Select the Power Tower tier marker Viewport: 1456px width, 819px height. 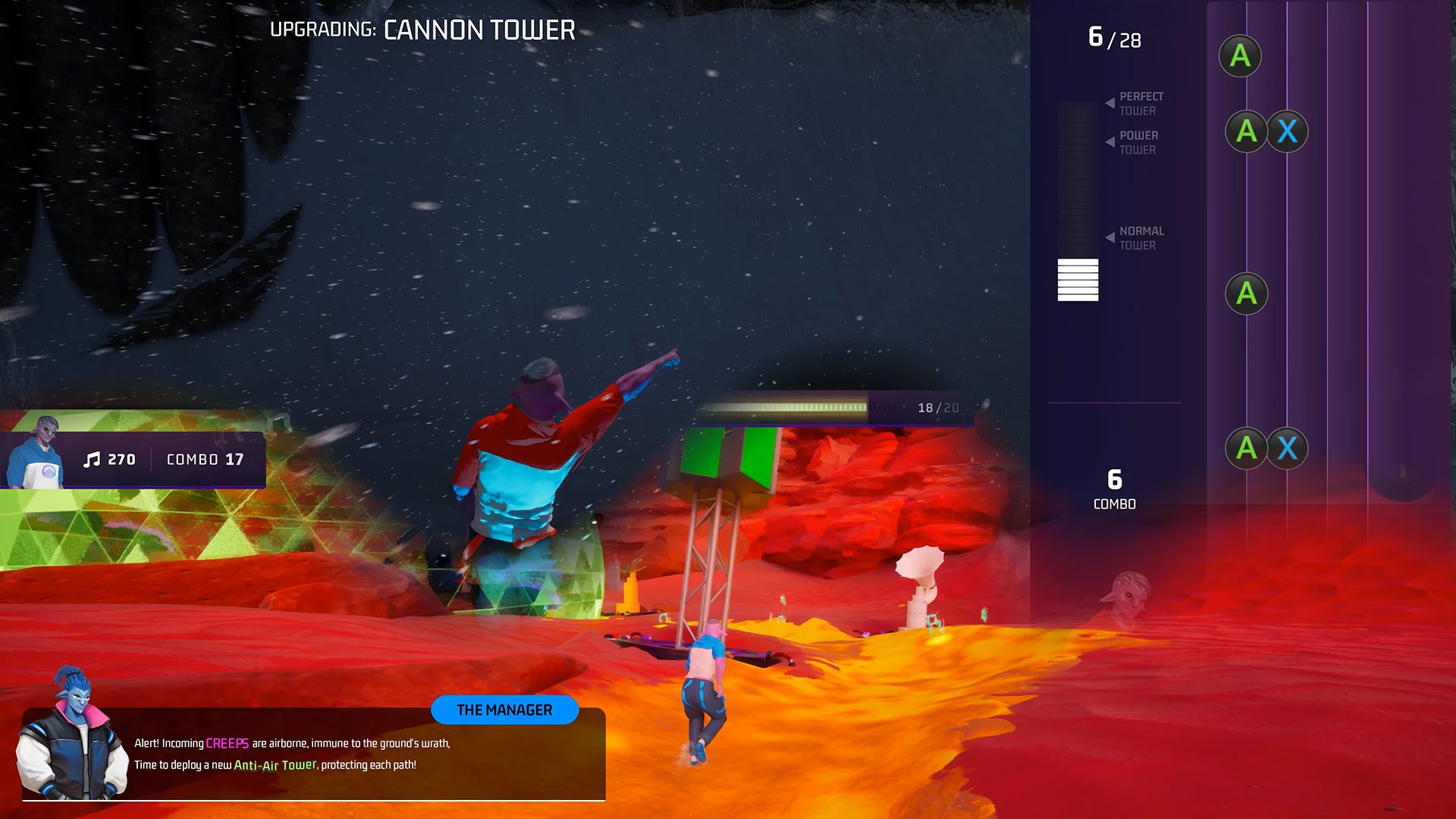click(x=1139, y=143)
